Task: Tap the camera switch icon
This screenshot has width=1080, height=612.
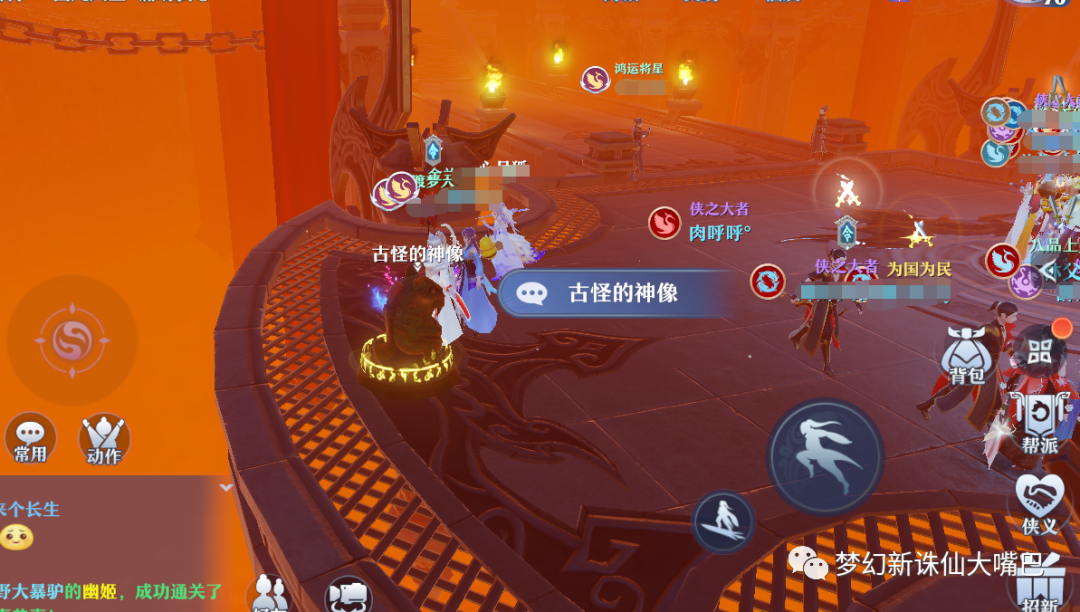Action: pyautogui.click(x=349, y=595)
